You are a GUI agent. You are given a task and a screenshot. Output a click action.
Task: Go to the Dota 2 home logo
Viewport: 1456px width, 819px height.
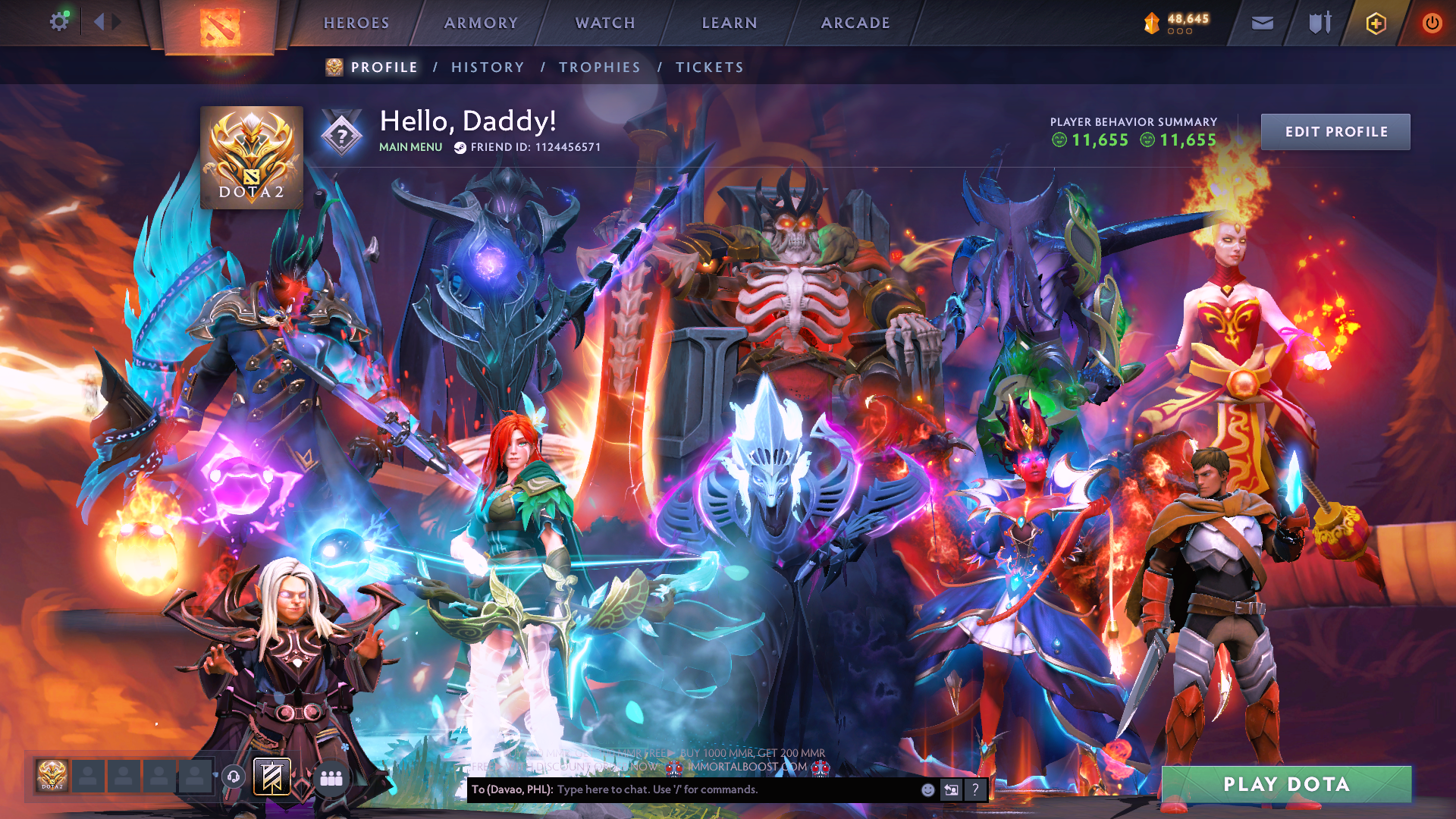(220, 27)
